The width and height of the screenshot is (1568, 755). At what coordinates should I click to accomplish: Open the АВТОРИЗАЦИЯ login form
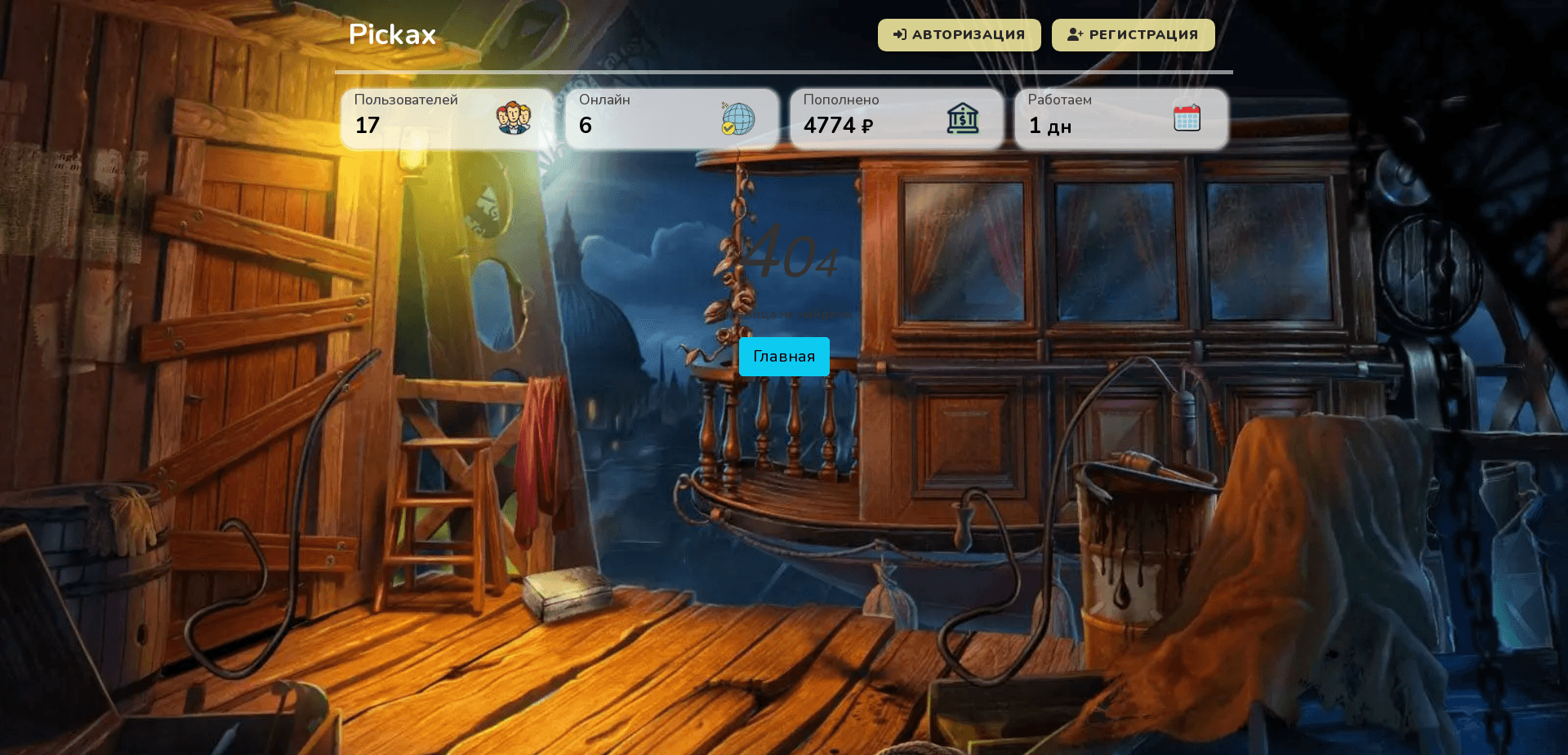[959, 34]
